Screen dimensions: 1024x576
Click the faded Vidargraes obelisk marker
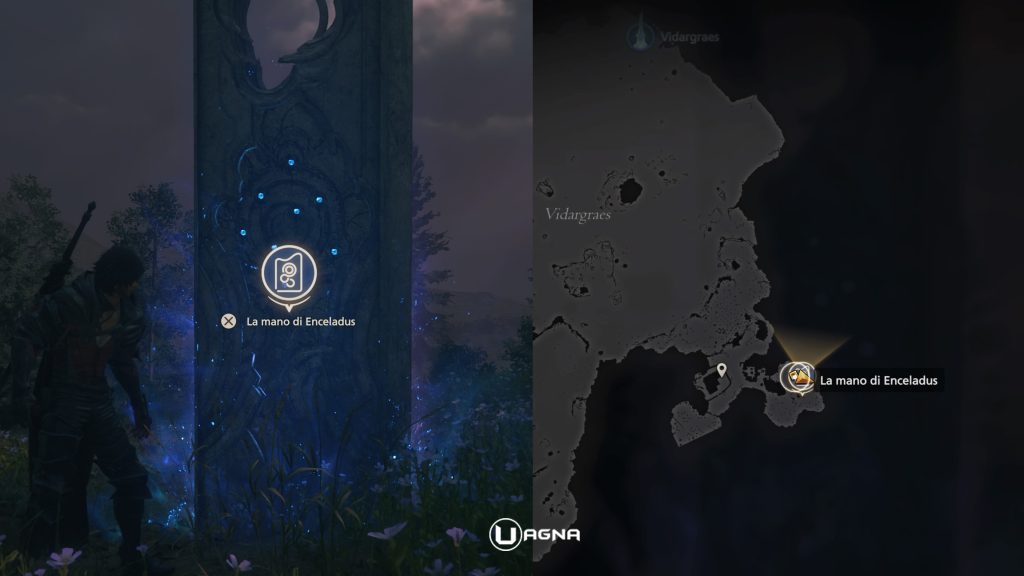[x=635, y=37]
